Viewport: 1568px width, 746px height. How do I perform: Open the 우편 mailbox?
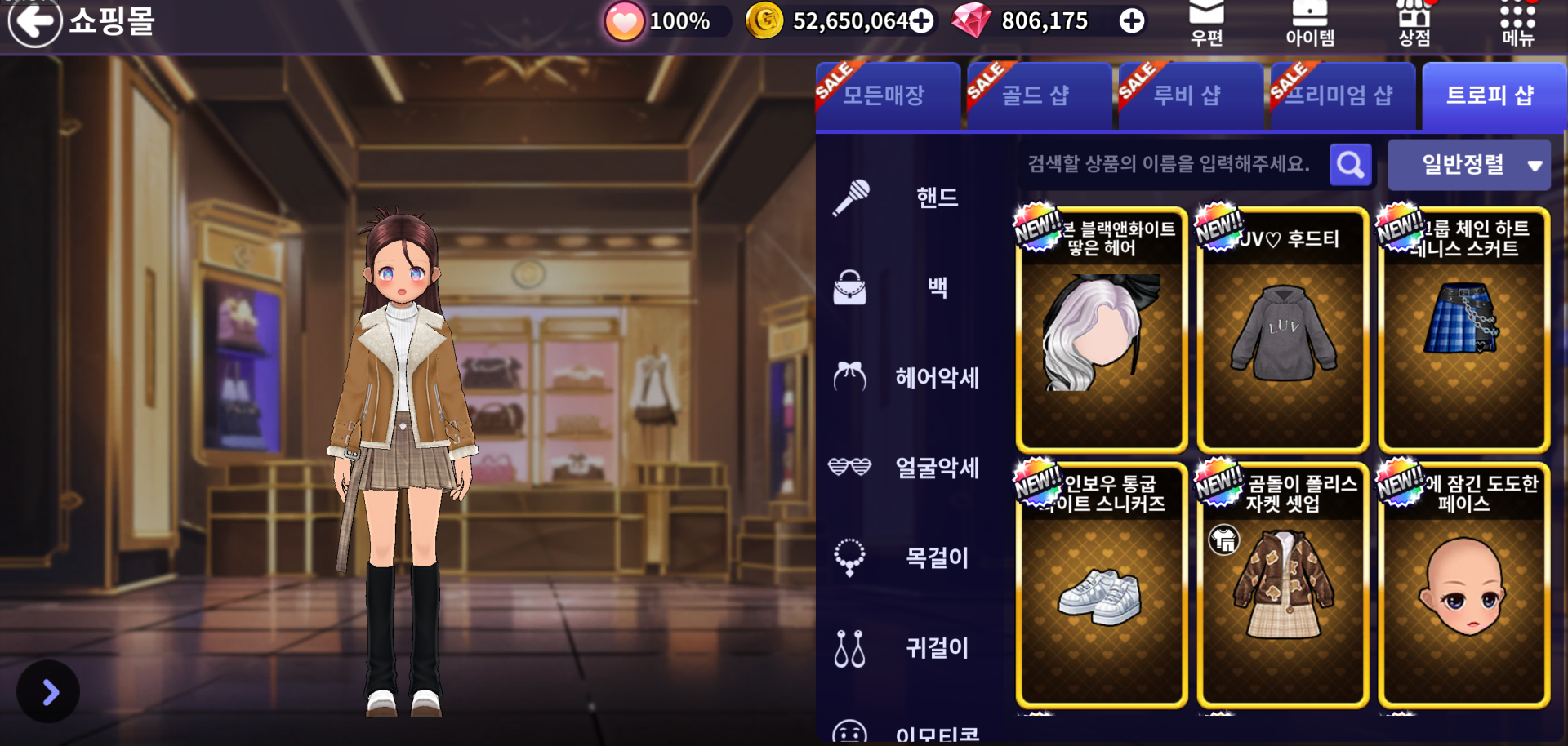click(x=1206, y=22)
